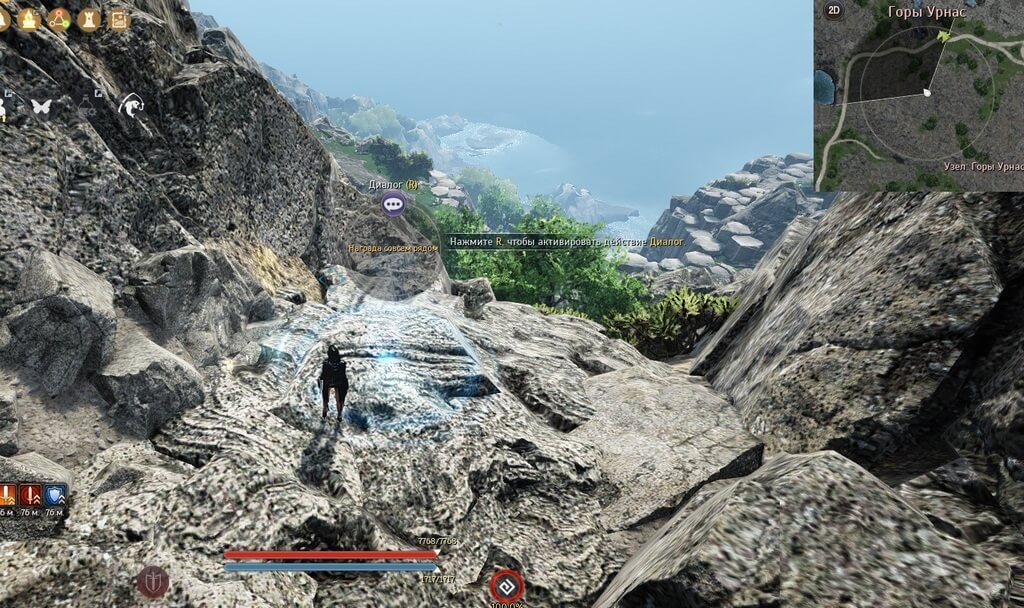Open the framed picture icon
1024x608 pixels.
[x=119, y=18]
